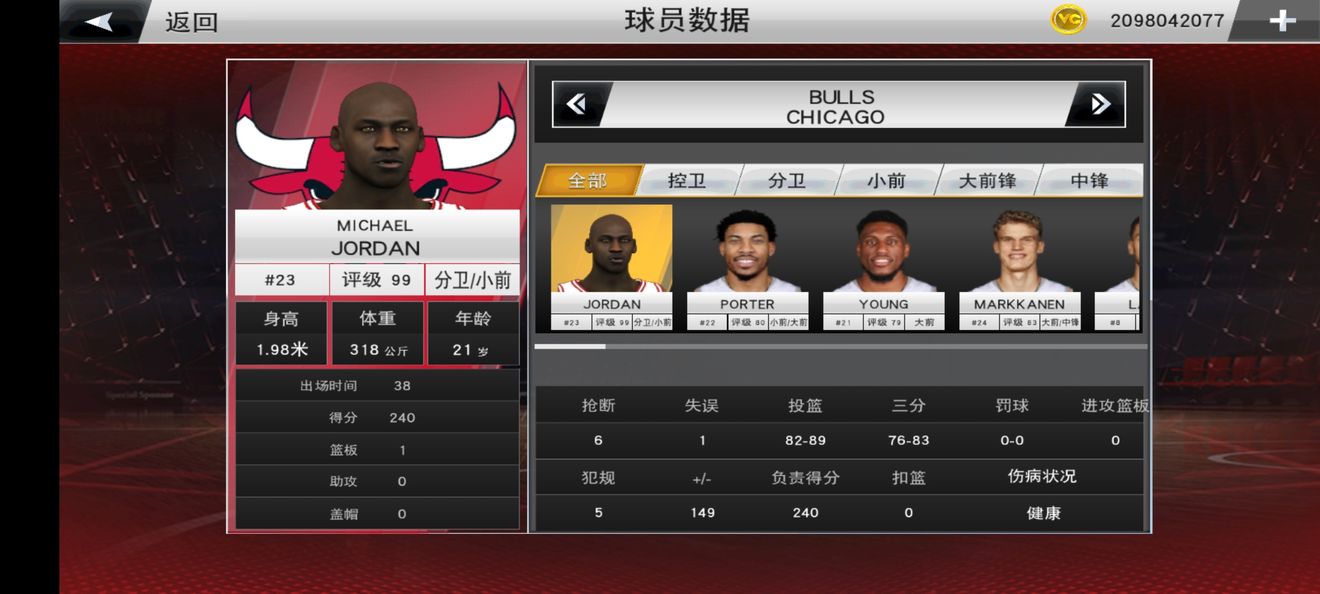The width and height of the screenshot is (1320, 594).
Task: Tap the plus button to add VC
Action: [x=1282, y=21]
